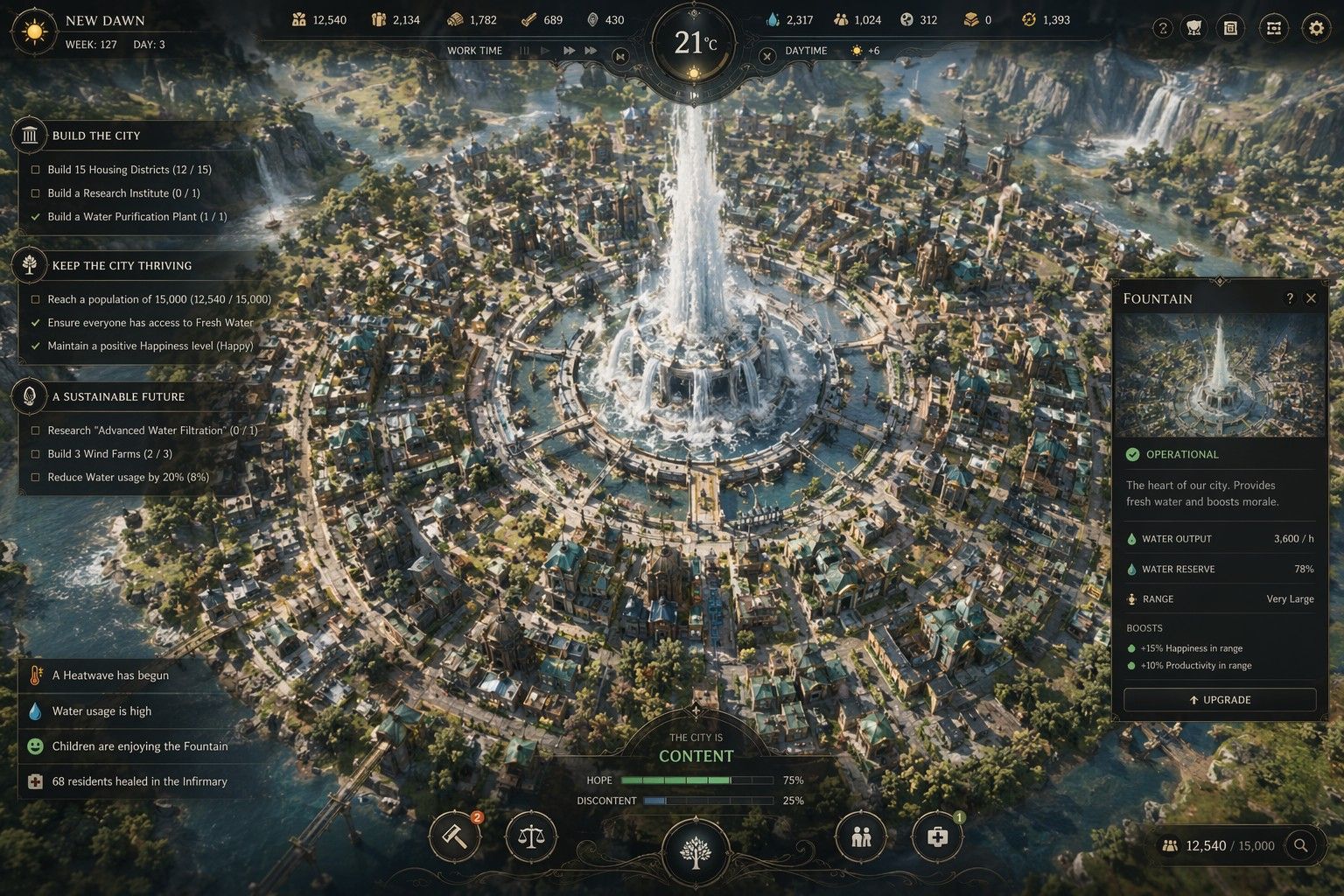This screenshot has width=1344, height=896.
Task: Close the Fountain info panel
Action: coord(1311,298)
